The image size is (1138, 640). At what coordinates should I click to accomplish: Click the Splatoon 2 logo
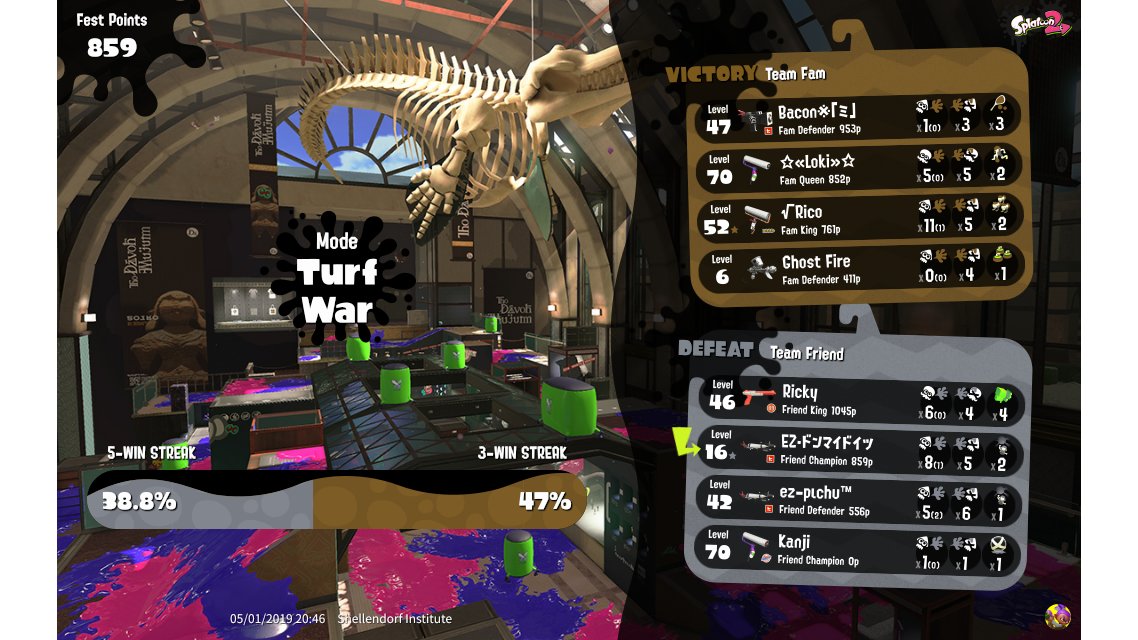click(x=1040, y=25)
